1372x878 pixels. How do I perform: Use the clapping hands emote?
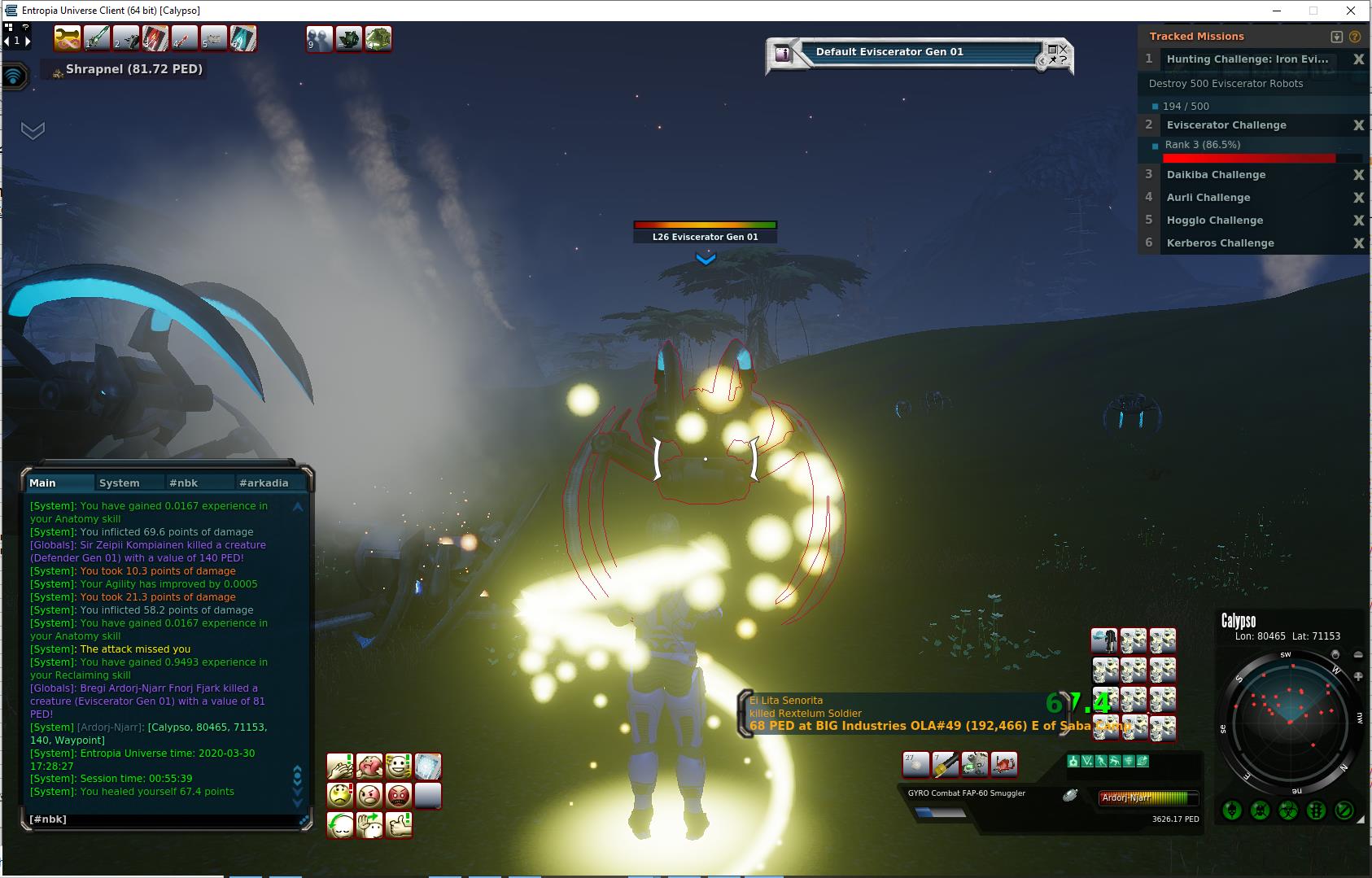[340, 767]
